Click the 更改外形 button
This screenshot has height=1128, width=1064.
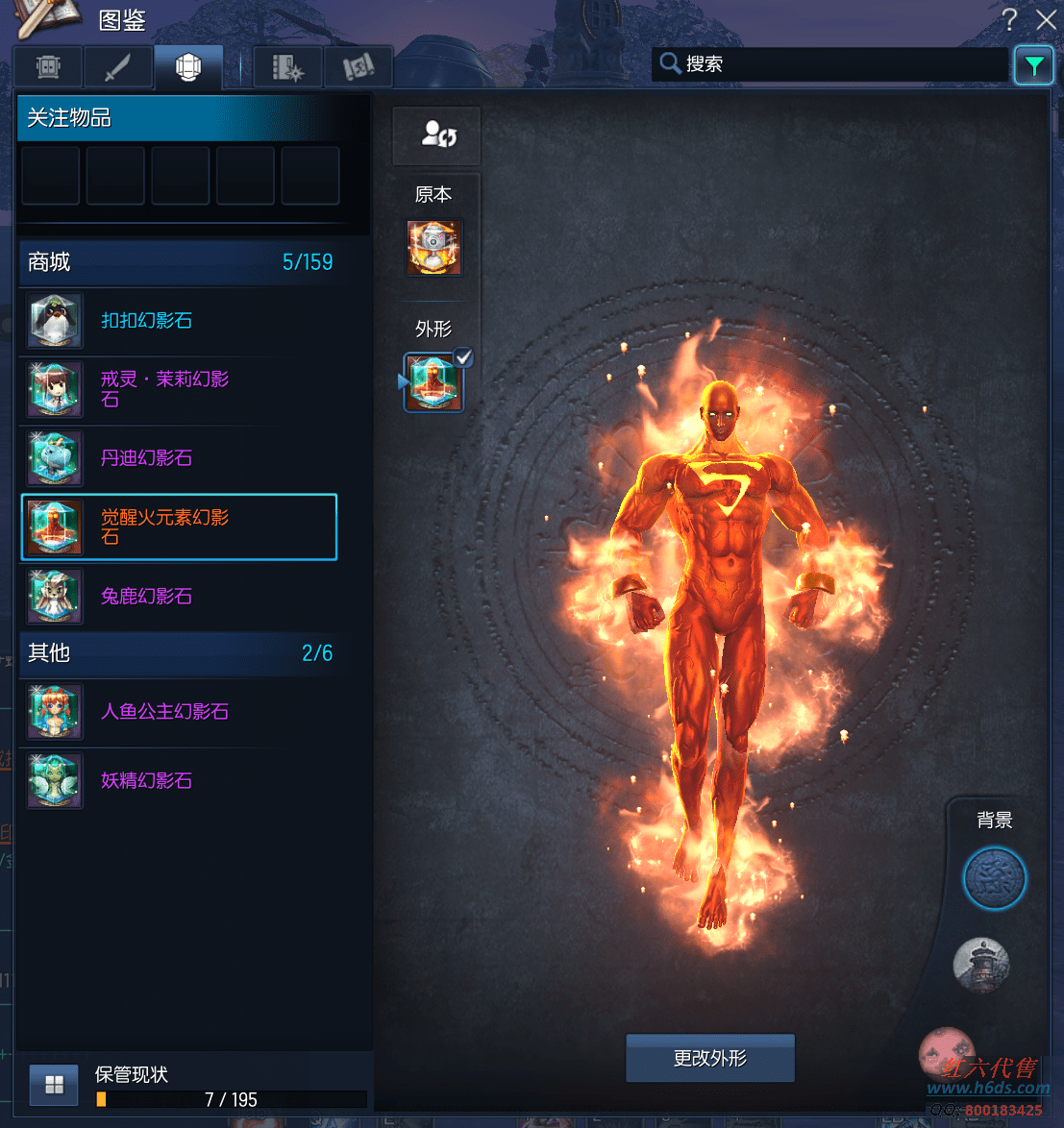(710, 1059)
